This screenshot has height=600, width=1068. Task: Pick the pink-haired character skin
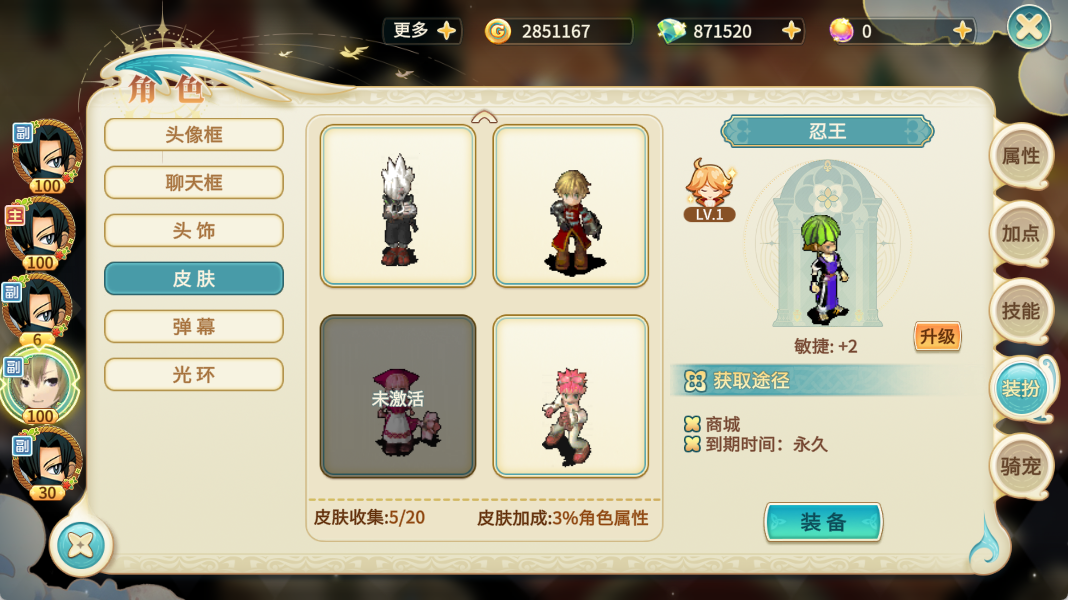click(571, 396)
